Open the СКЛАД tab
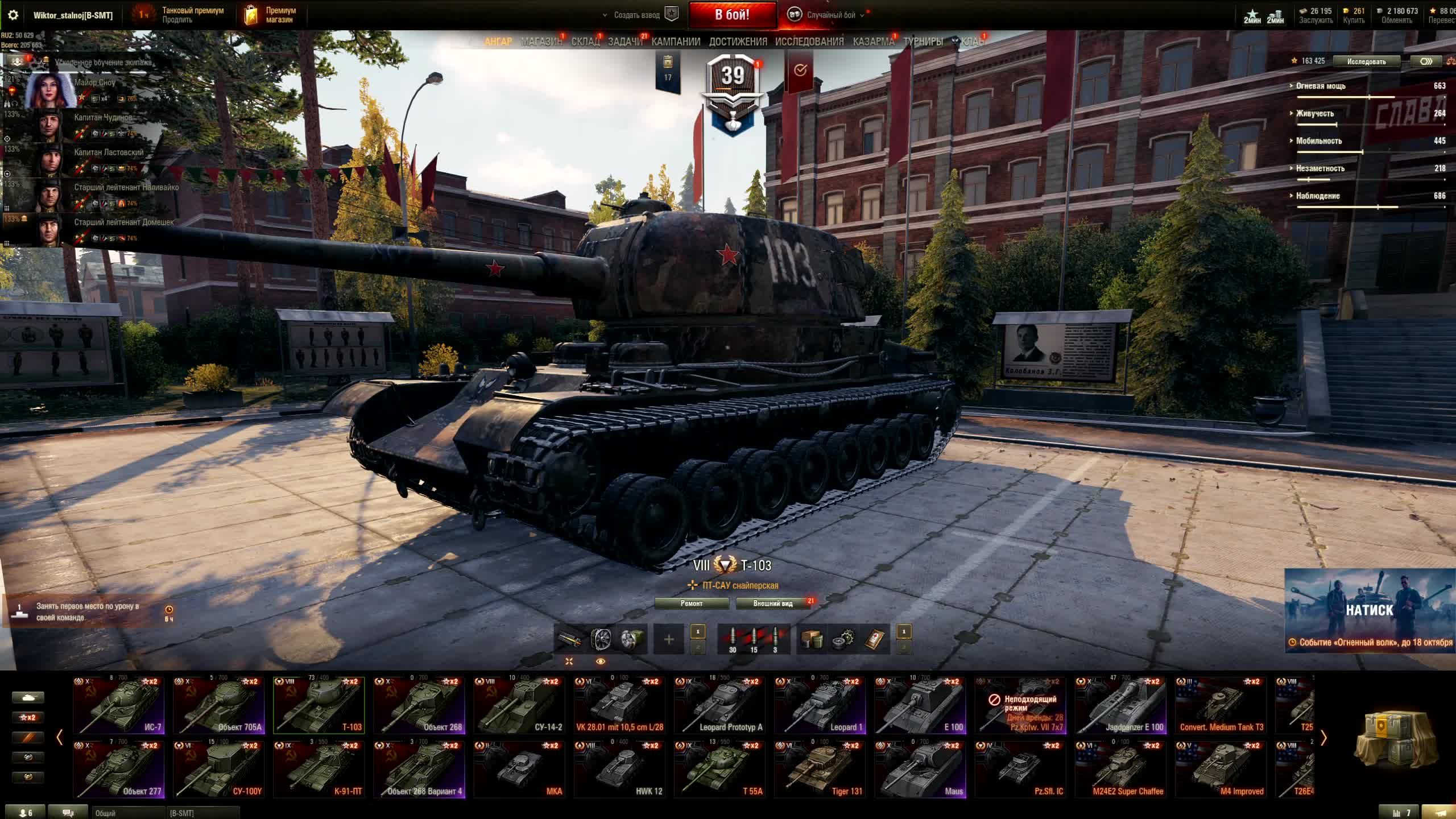The image size is (1456, 819). pos(585,42)
